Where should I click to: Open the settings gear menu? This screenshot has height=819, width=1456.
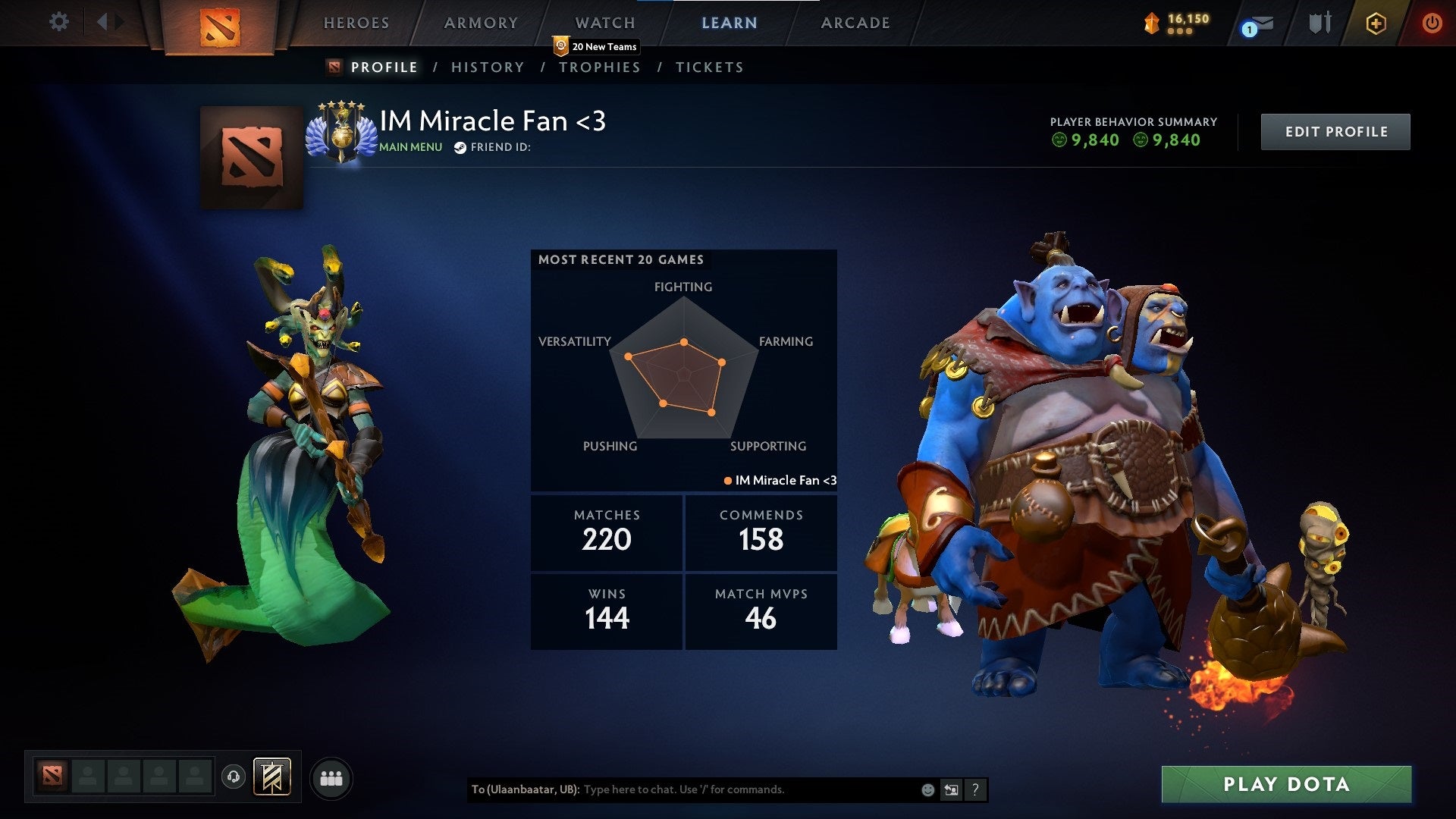pyautogui.click(x=58, y=23)
